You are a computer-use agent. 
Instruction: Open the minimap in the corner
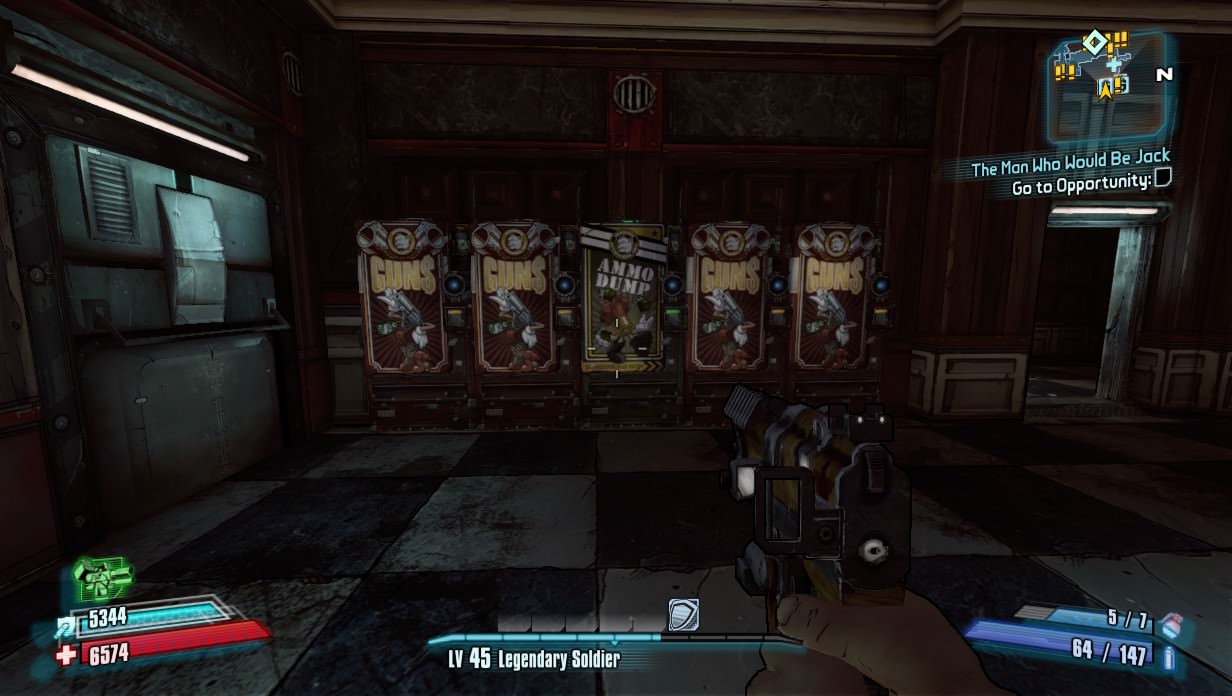1106,87
